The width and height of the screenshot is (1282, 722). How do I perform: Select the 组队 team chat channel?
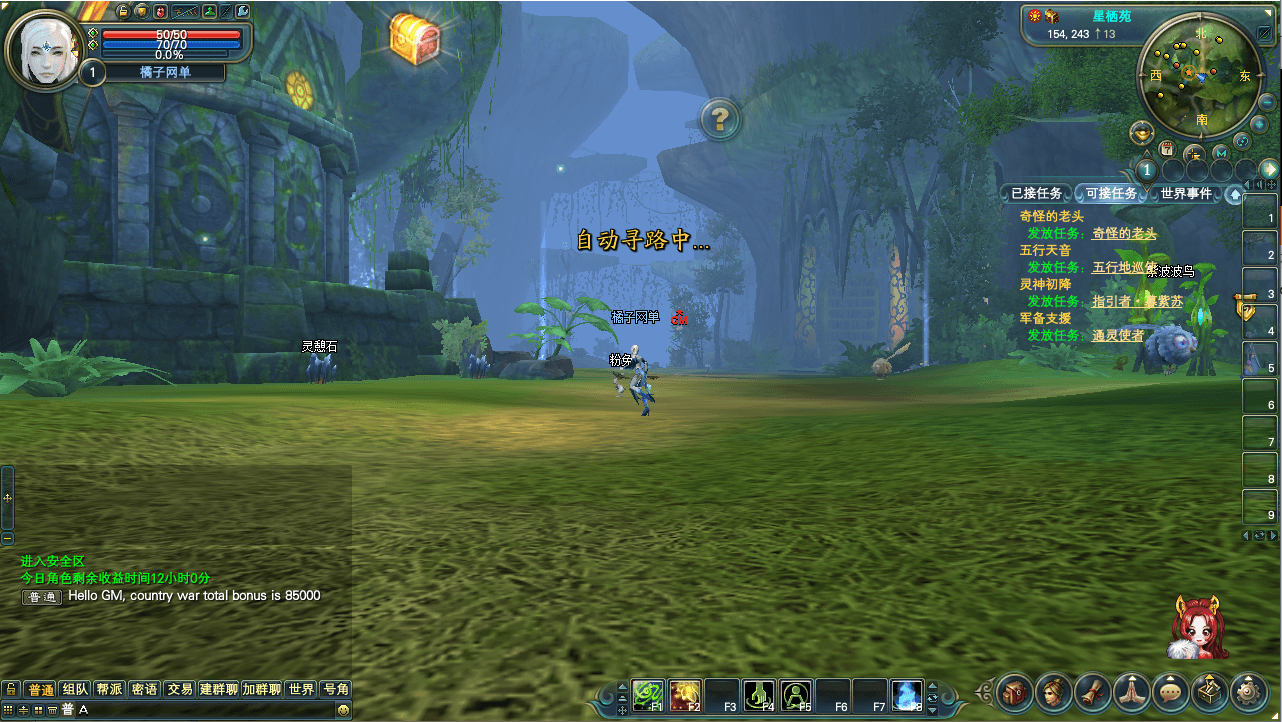click(75, 689)
